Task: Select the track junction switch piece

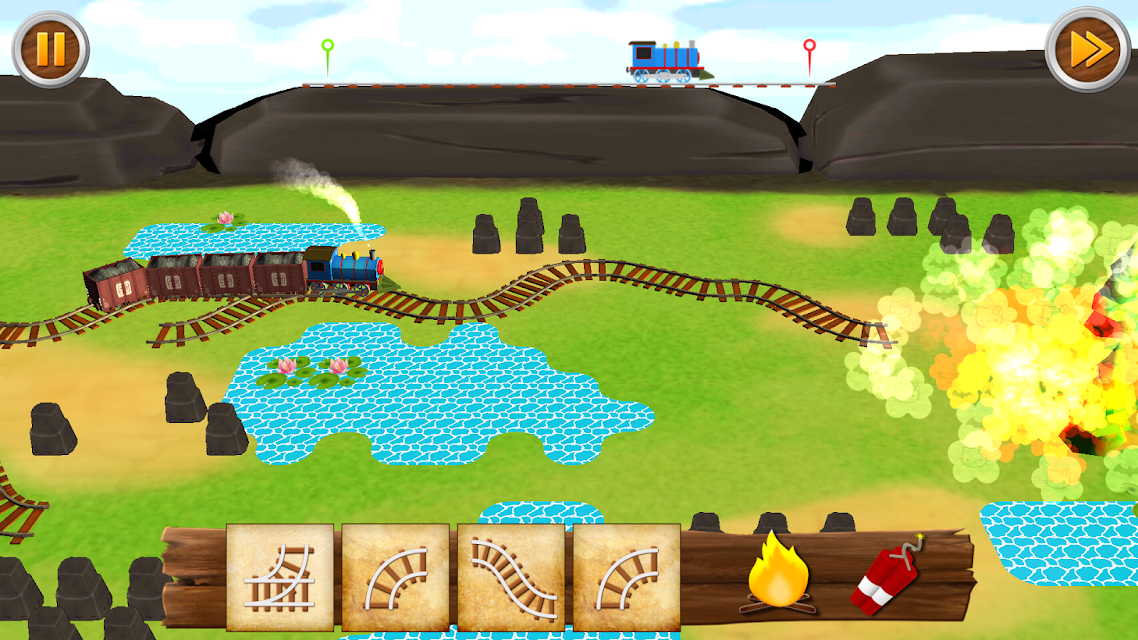Action: click(x=280, y=577)
